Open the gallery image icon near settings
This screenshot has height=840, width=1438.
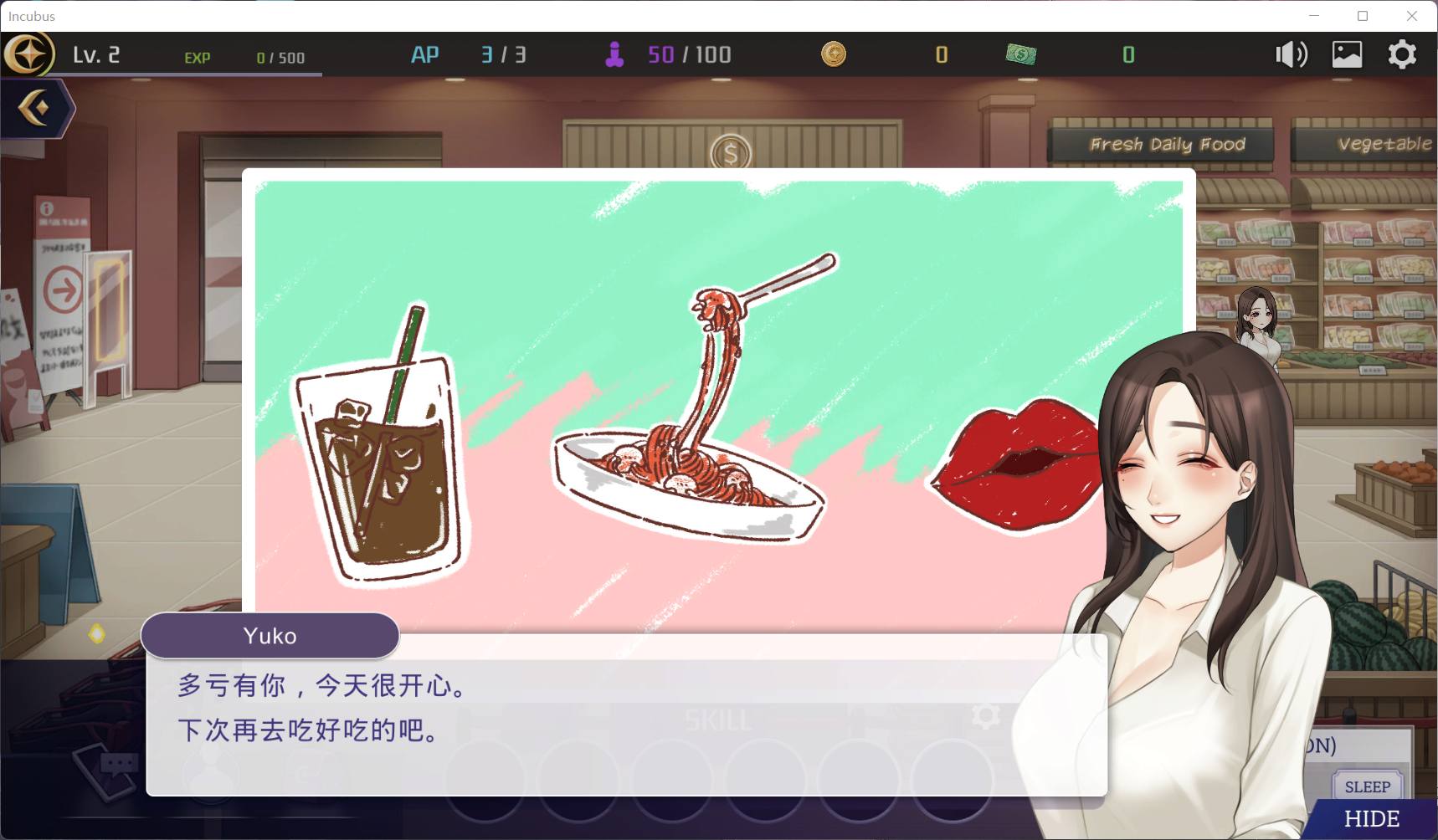(1346, 54)
